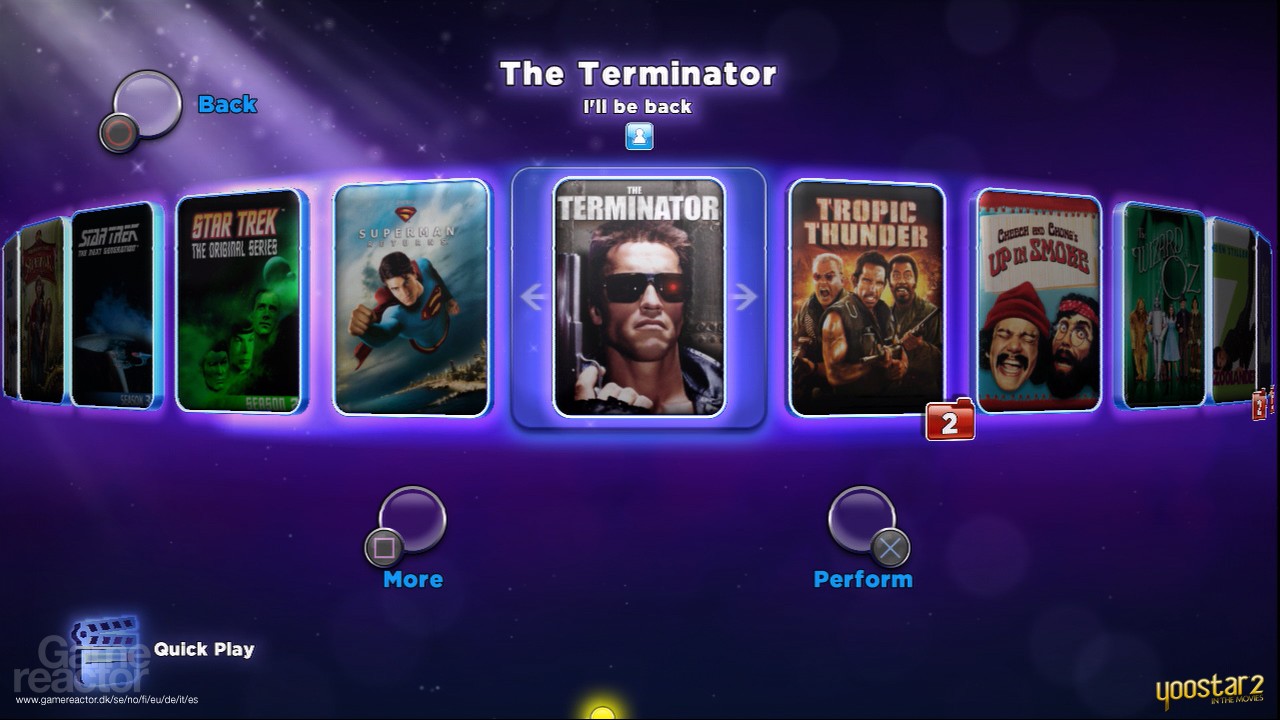The height and width of the screenshot is (720, 1280).
Task: Click the right arrow on The Terminator card
Action: point(747,293)
